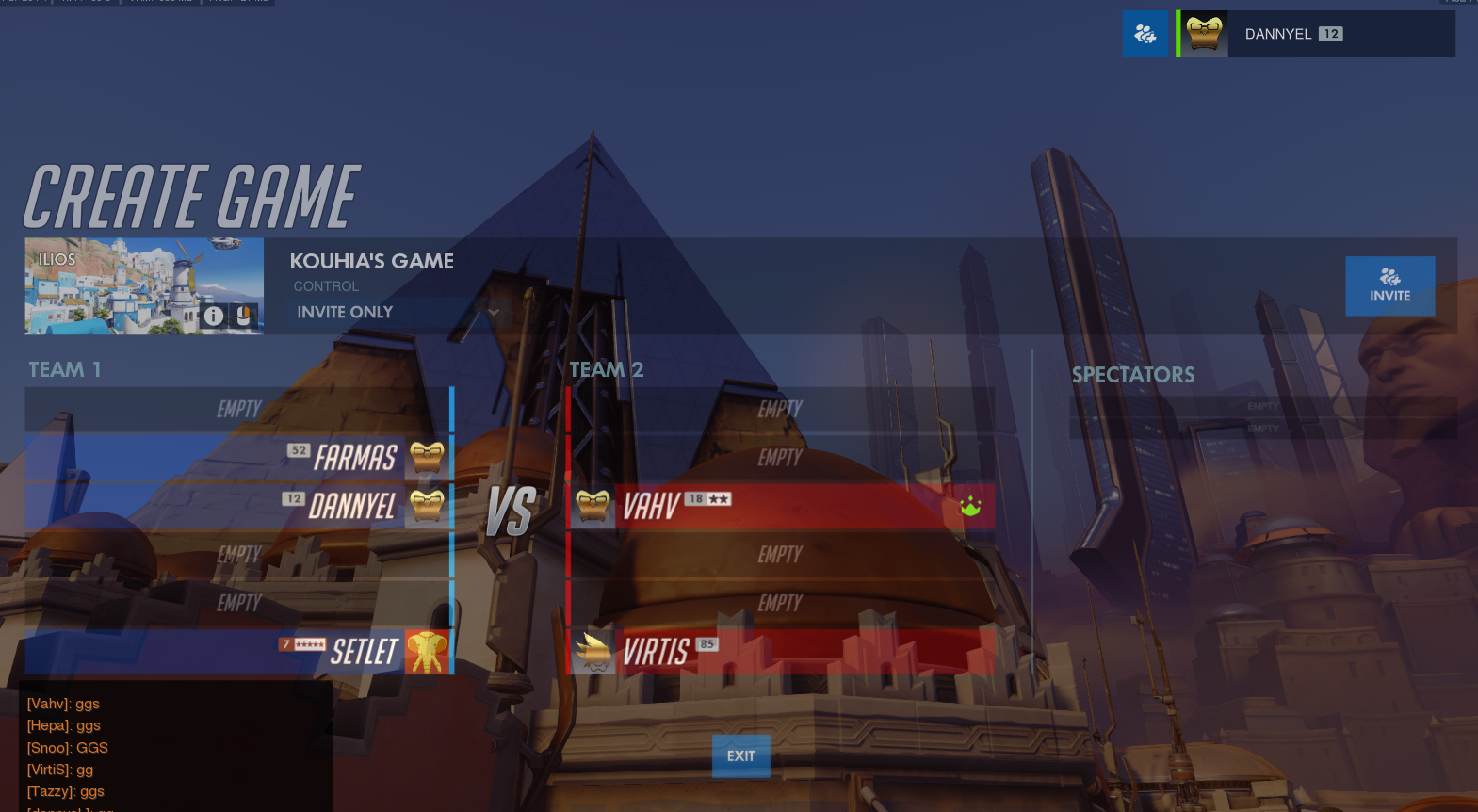Click the chat message box

[x=176, y=746]
